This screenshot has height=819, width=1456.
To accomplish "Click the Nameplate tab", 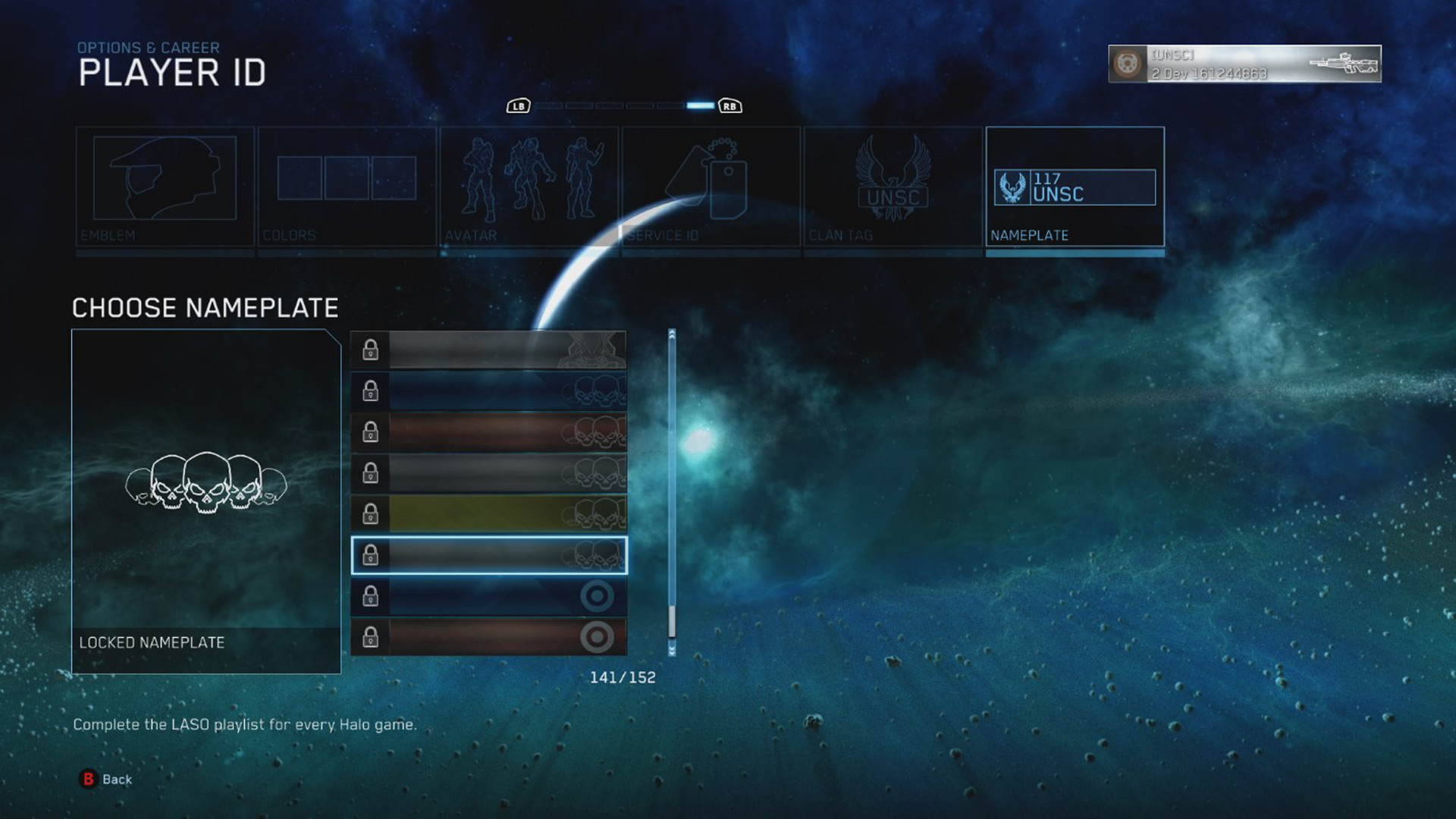I will point(1075,187).
